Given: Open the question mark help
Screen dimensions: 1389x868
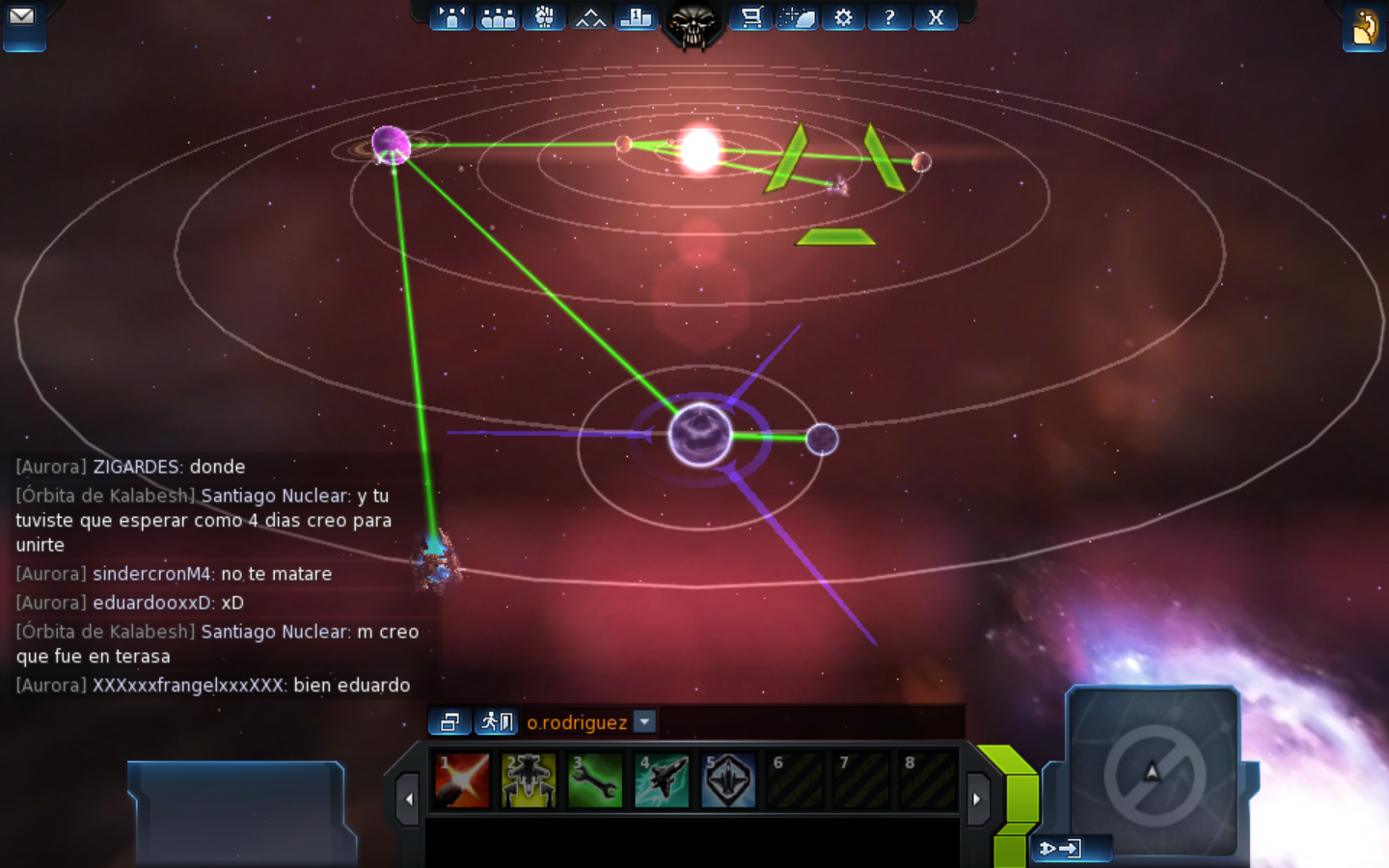Looking at the screenshot, I should pyautogui.click(x=889, y=17).
